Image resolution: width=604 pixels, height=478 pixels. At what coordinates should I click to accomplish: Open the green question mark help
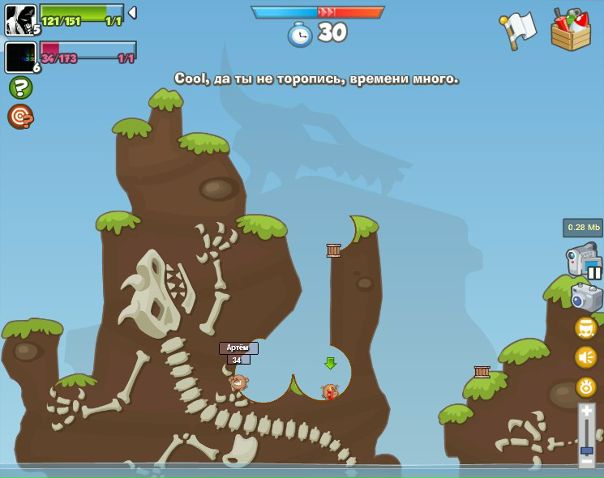pyautogui.click(x=20, y=88)
